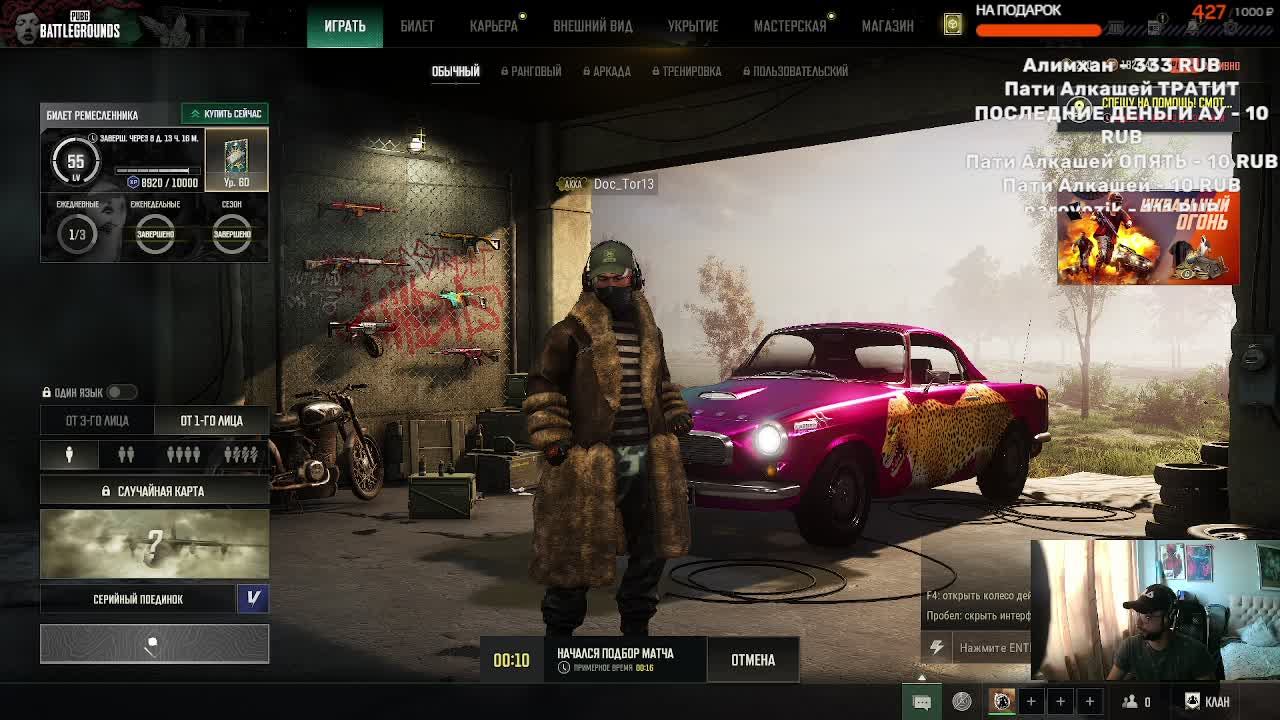Cancel matchmaking with the ОТМЕНА button
Image resolution: width=1280 pixels, height=720 pixels.
(753, 660)
